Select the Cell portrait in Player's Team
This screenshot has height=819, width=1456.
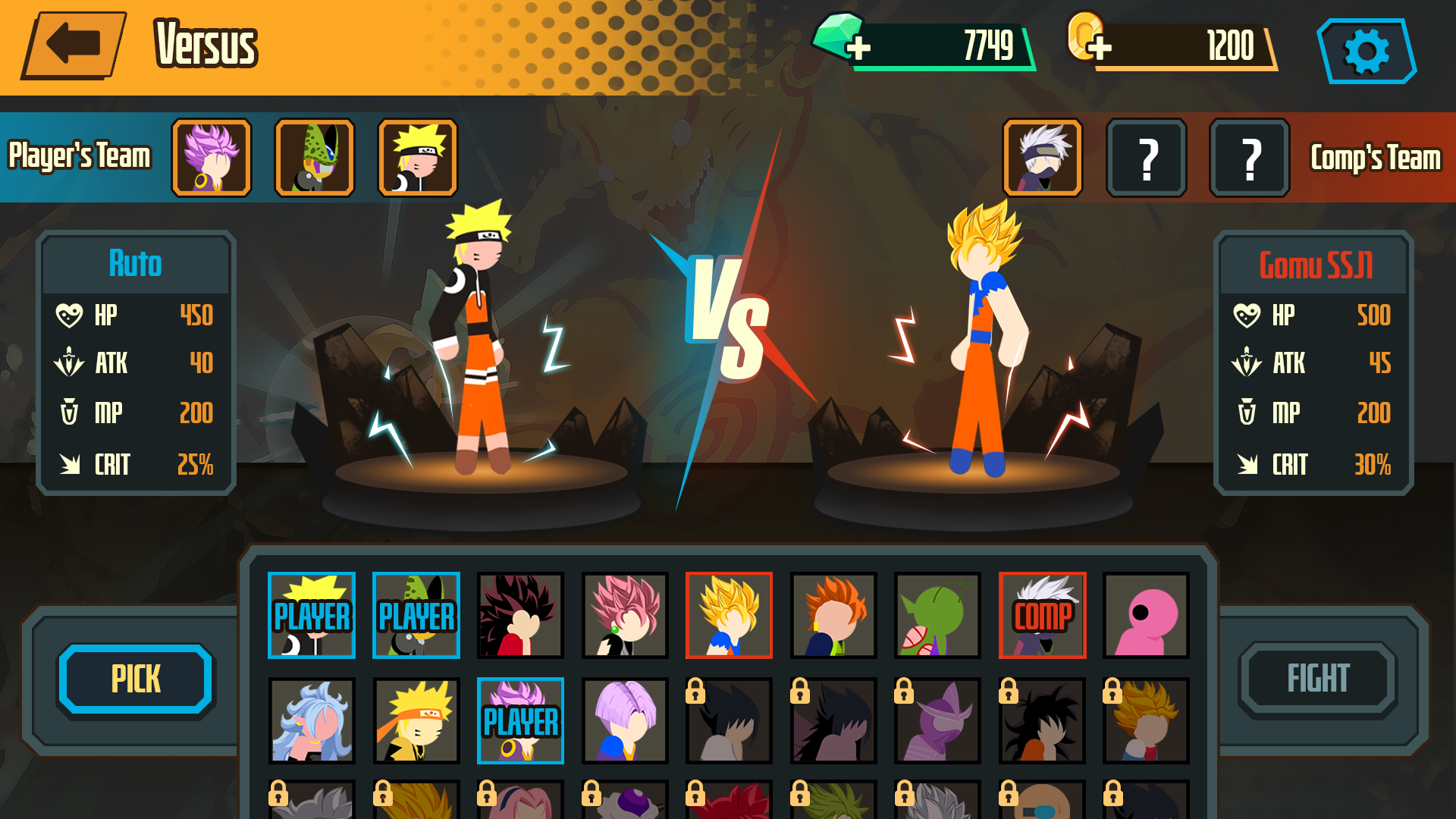click(314, 157)
